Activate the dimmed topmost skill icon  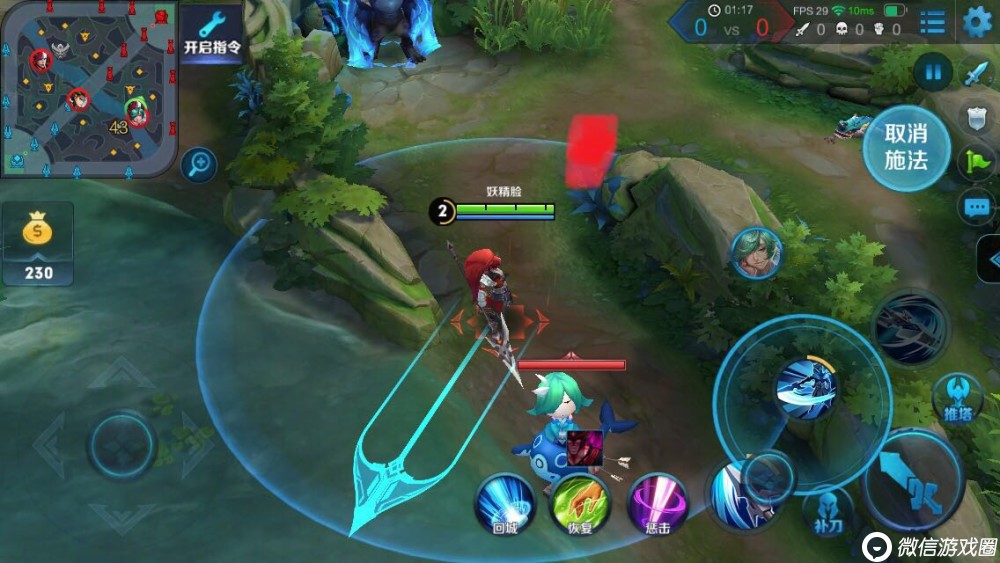pos(909,328)
